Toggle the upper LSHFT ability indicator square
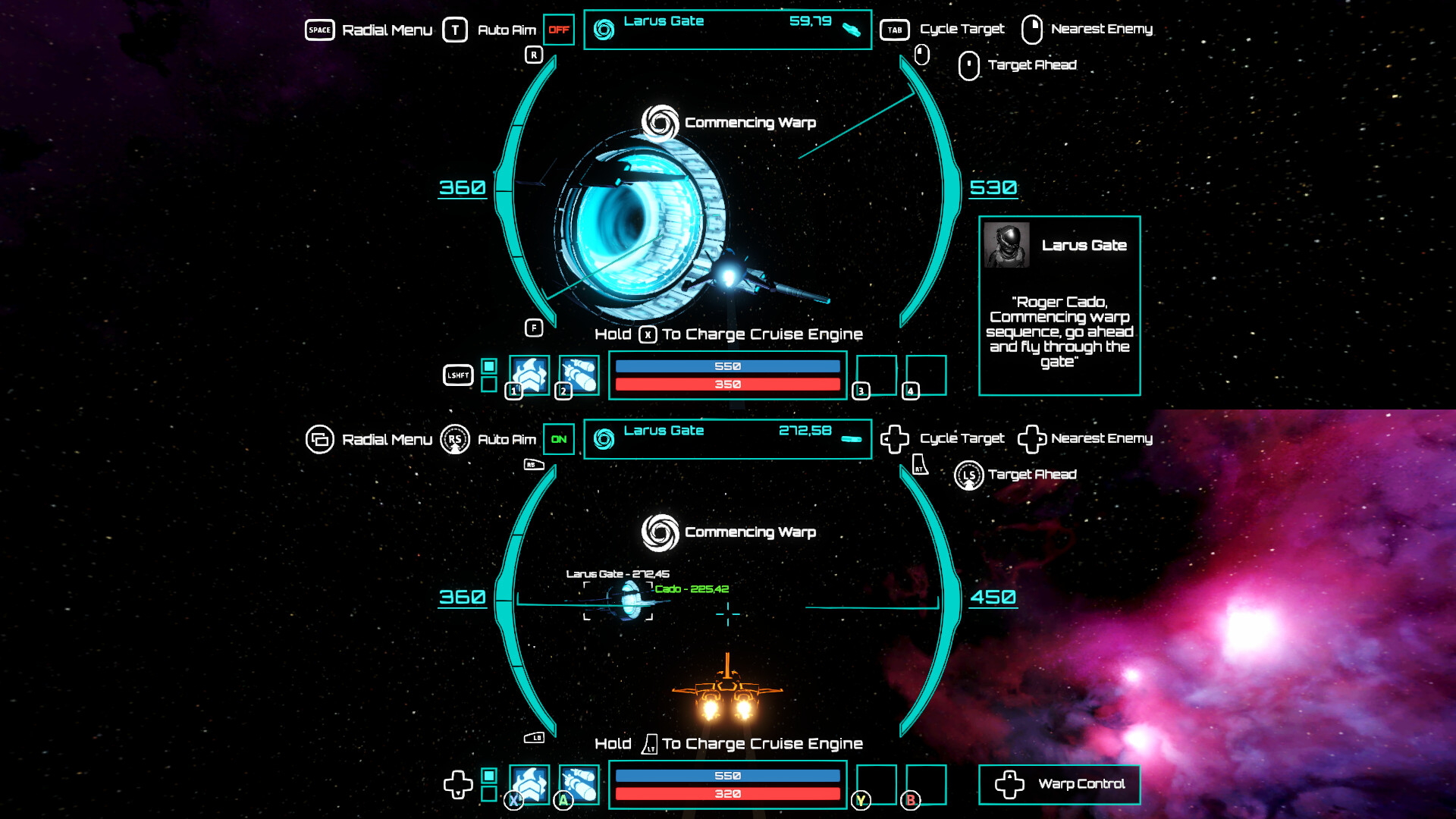 (x=489, y=365)
